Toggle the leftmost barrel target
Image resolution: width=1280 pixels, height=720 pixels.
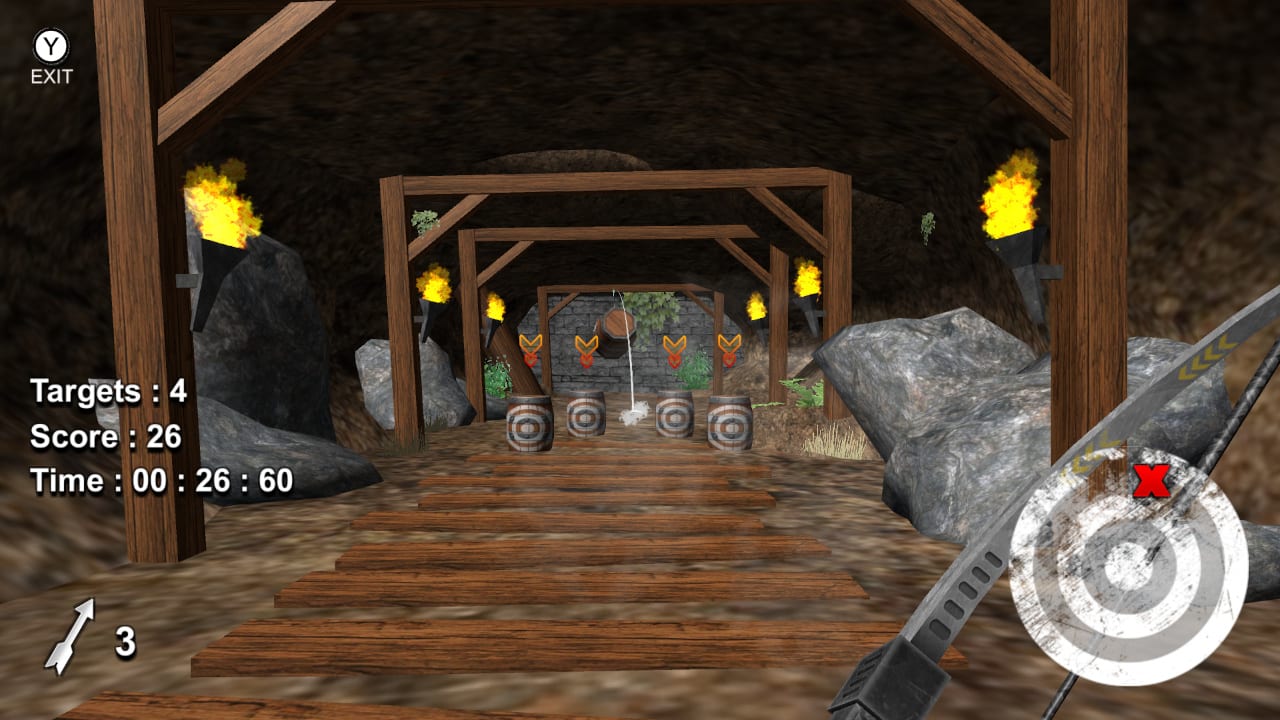pyautogui.click(x=528, y=426)
